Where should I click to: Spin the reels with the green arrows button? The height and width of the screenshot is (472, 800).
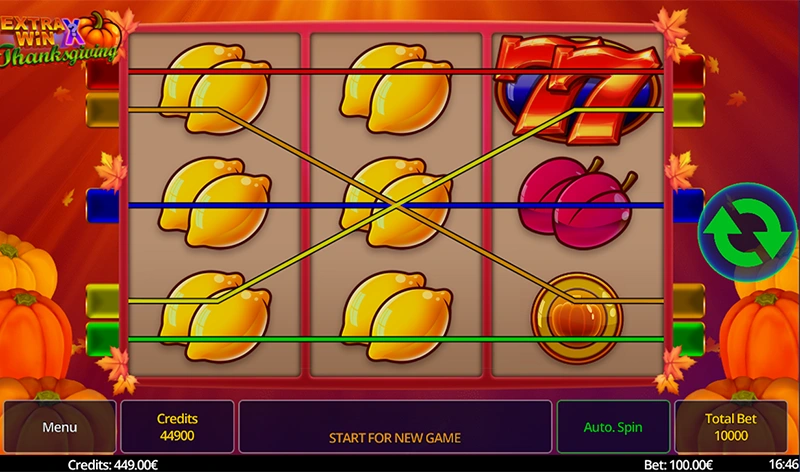[739, 229]
